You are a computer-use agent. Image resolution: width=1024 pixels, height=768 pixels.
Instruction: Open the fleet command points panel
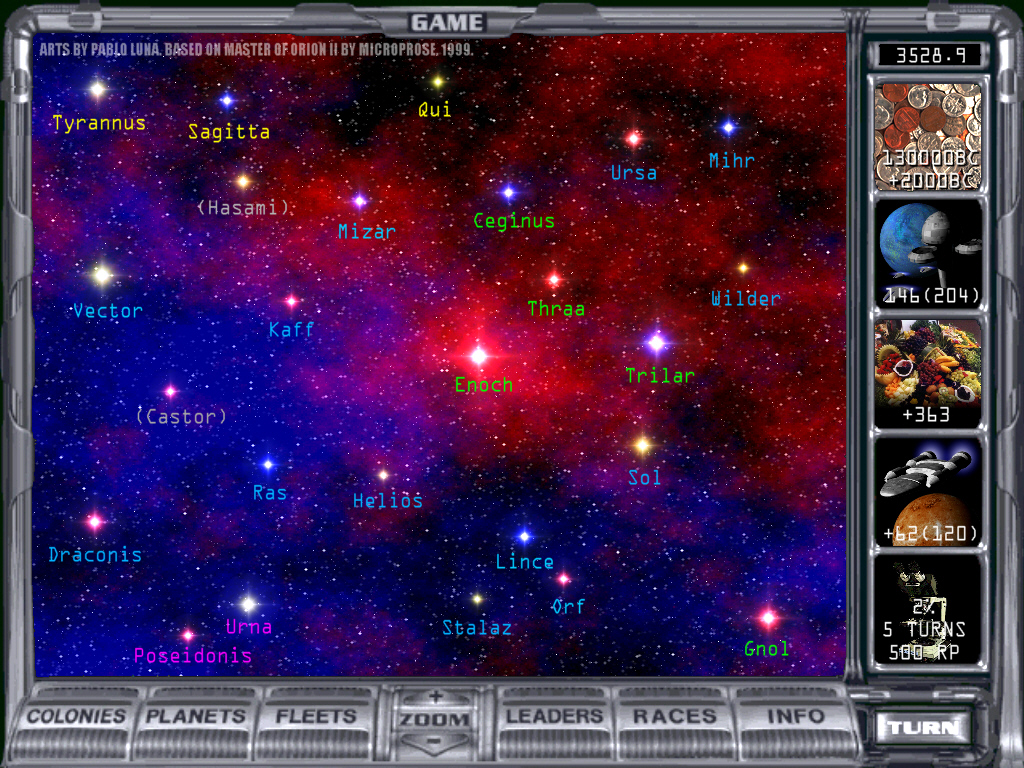click(x=928, y=253)
